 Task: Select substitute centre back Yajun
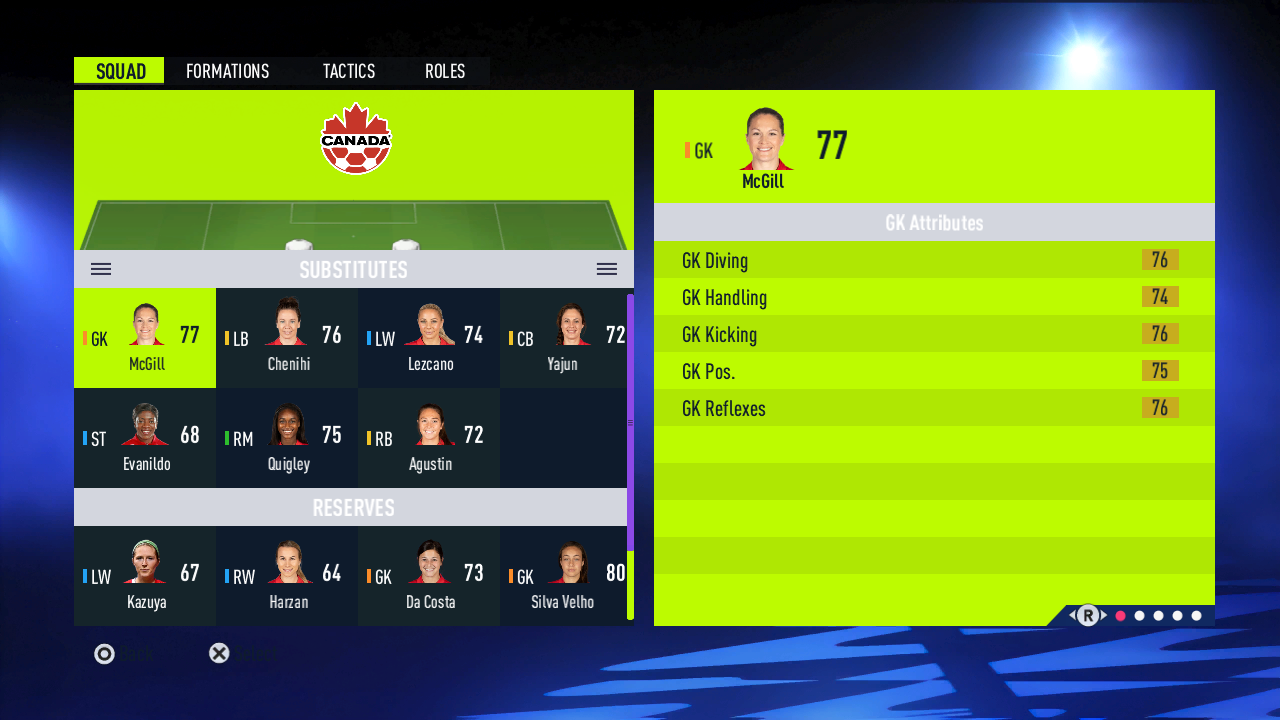pos(563,338)
